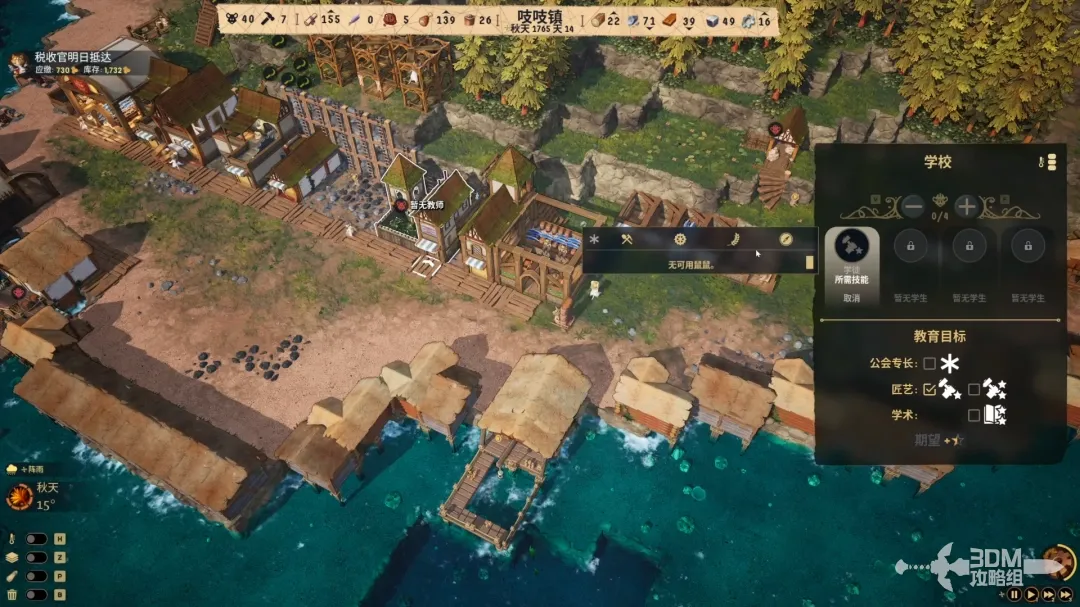This screenshot has width=1080, height=607.
Task: Open the wheat filter tab
Action: tap(733, 240)
